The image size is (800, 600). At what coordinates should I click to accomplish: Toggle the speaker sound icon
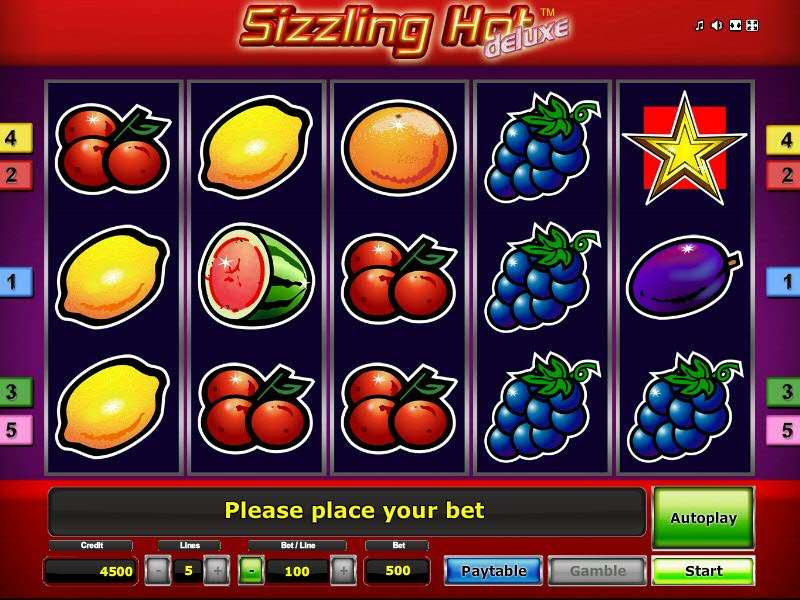717,25
